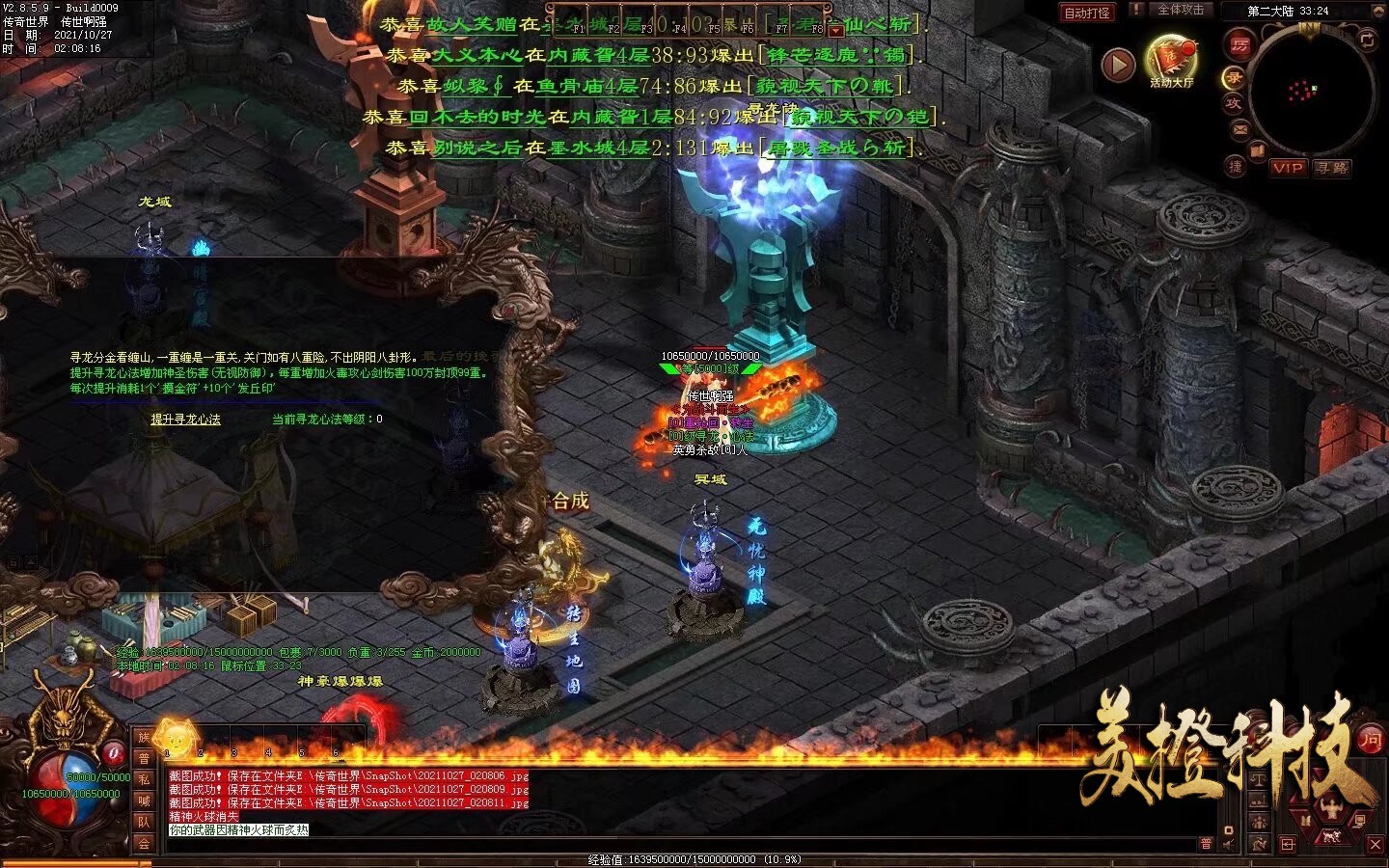Click the minimap refresh arrows button
1389x868 pixels.
tap(1367, 41)
